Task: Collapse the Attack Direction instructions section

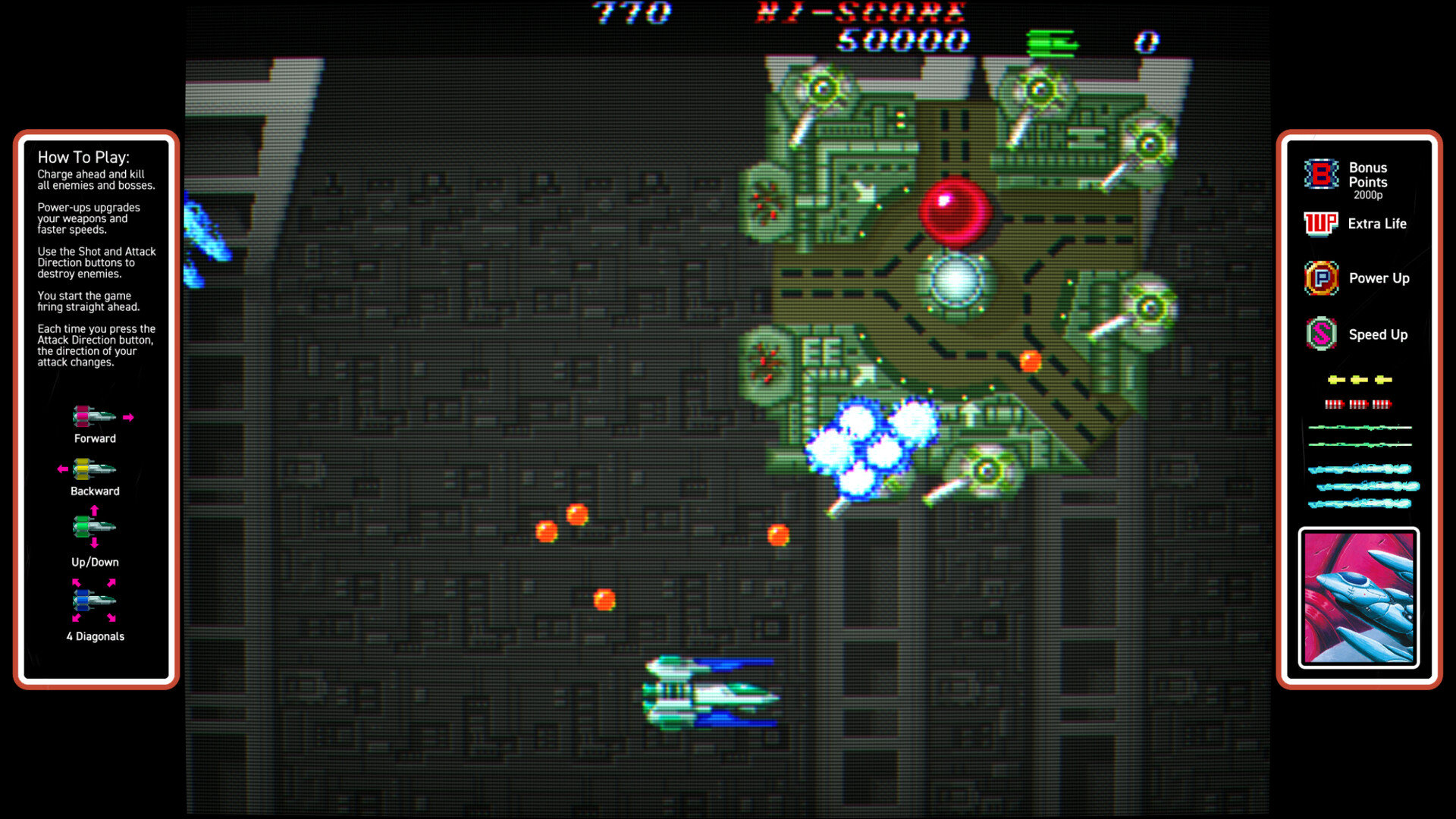Action: tap(96, 345)
